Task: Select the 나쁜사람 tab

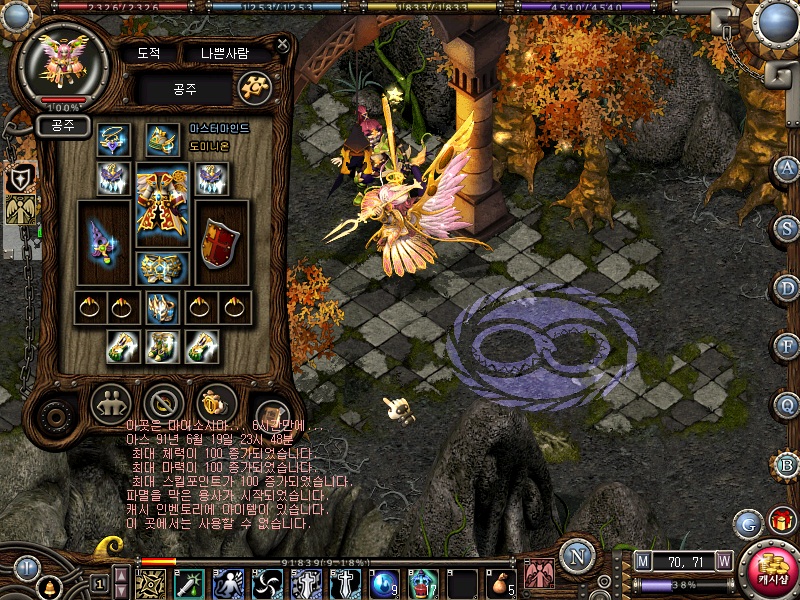Action: pyautogui.click(x=228, y=54)
